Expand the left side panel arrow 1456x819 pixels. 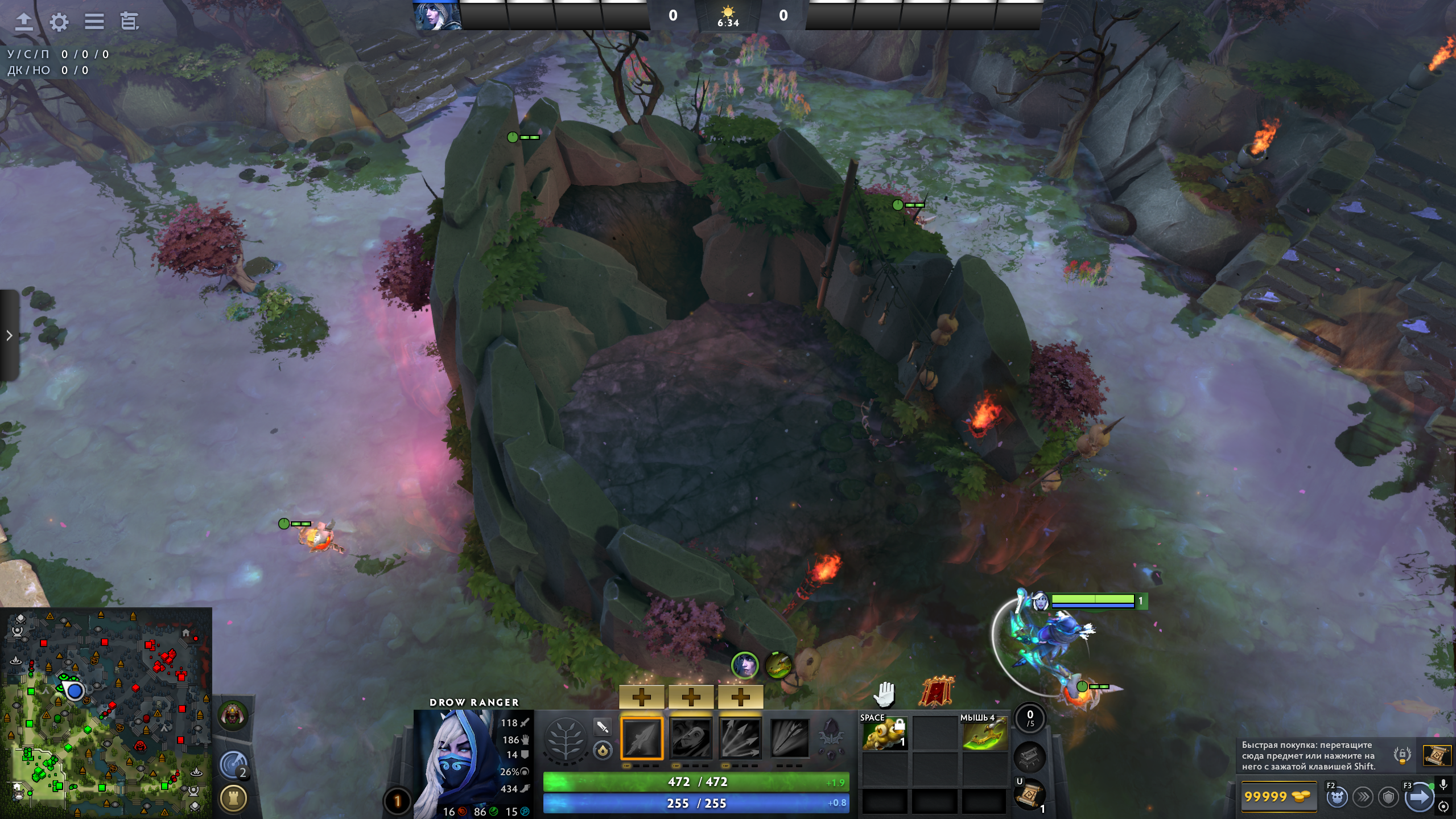click(x=9, y=335)
